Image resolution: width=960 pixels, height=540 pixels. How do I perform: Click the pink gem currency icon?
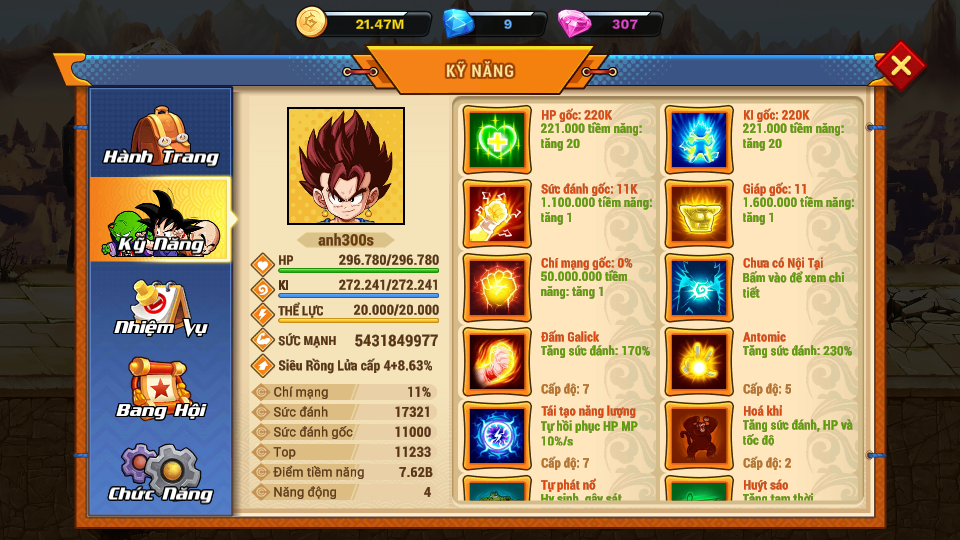tap(575, 23)
